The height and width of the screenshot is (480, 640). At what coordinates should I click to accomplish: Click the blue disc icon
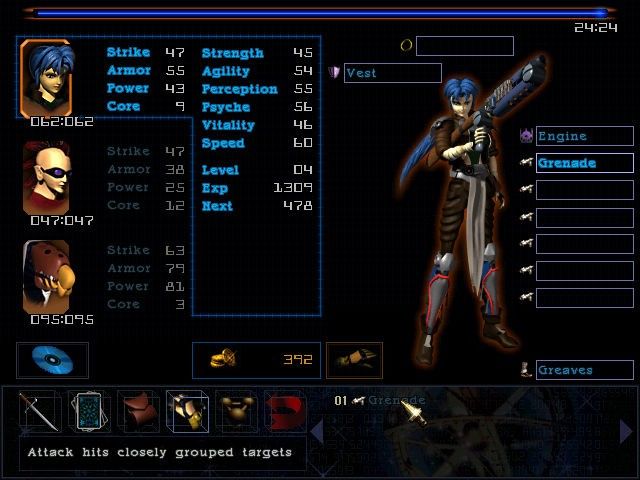[52, 360]
